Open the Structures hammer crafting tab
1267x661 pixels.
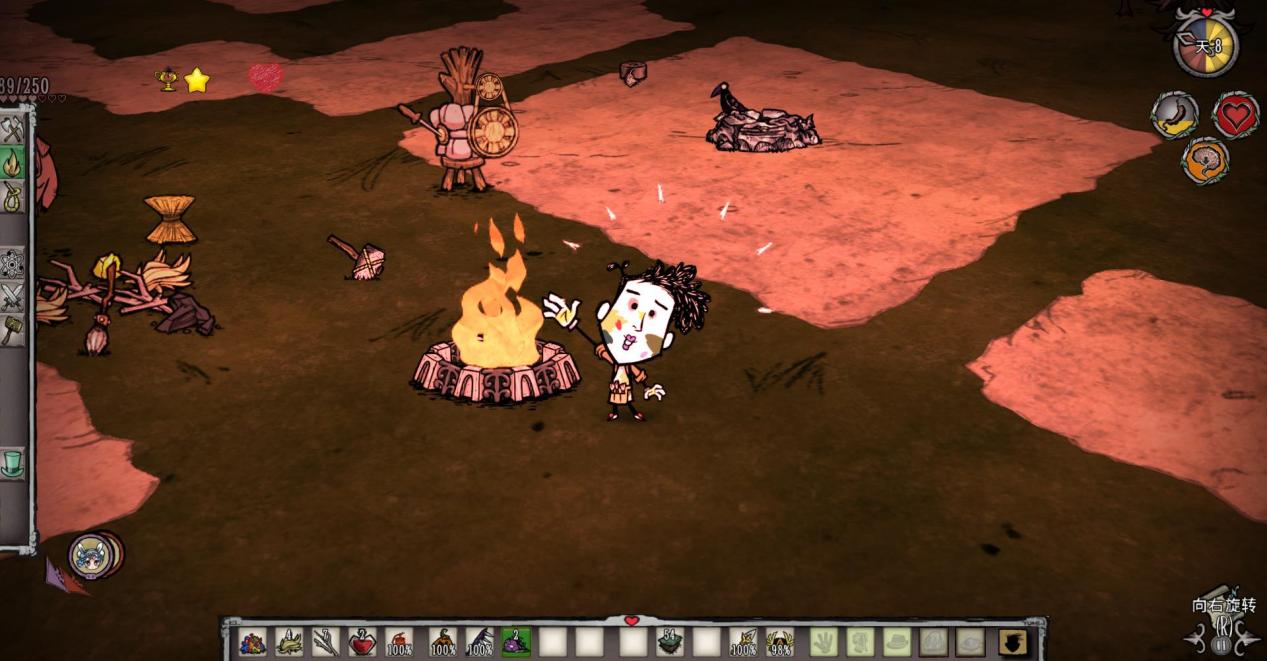click(12, 329)
